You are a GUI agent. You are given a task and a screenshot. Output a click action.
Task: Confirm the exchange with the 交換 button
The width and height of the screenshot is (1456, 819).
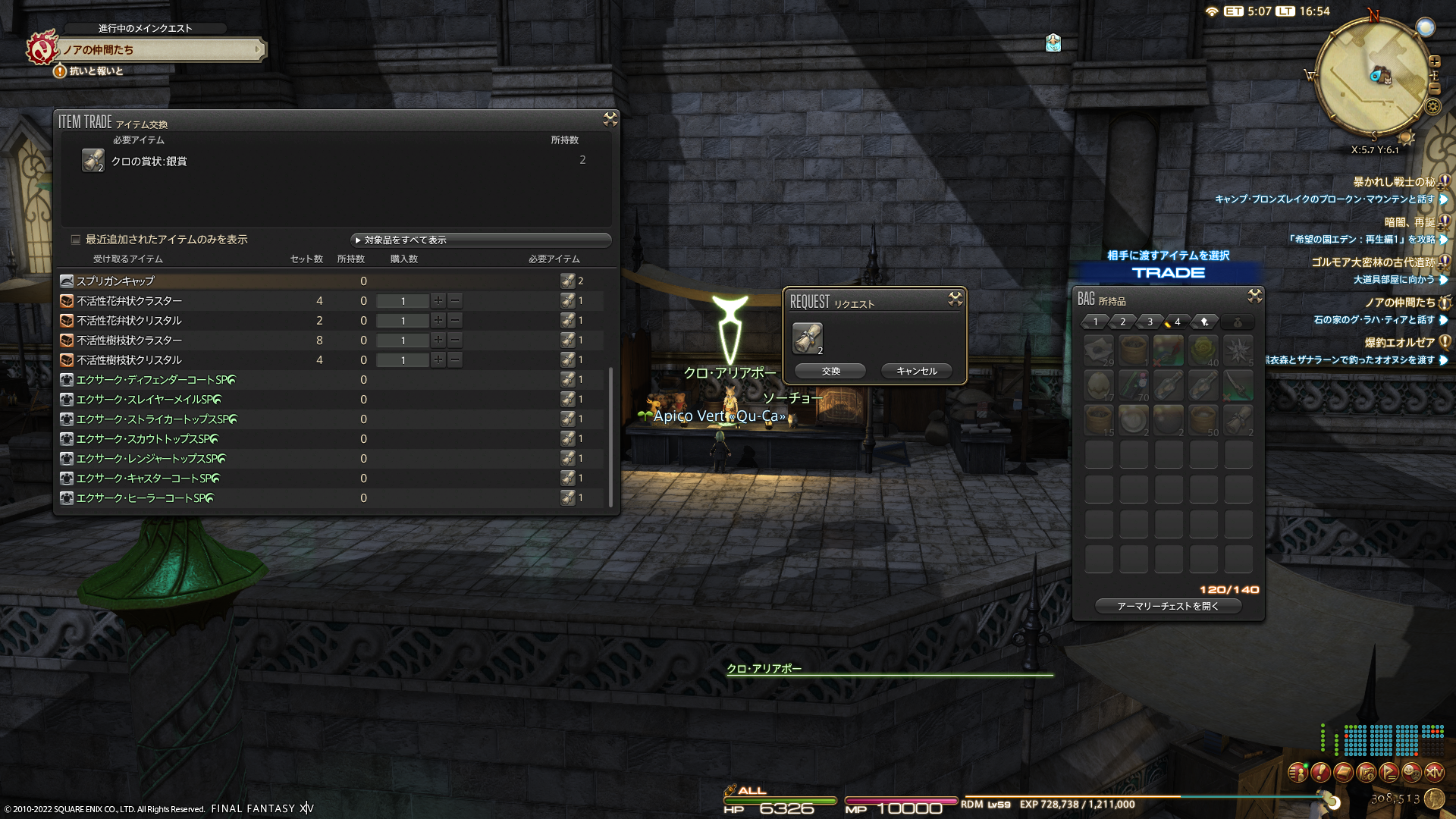(830, 371)
